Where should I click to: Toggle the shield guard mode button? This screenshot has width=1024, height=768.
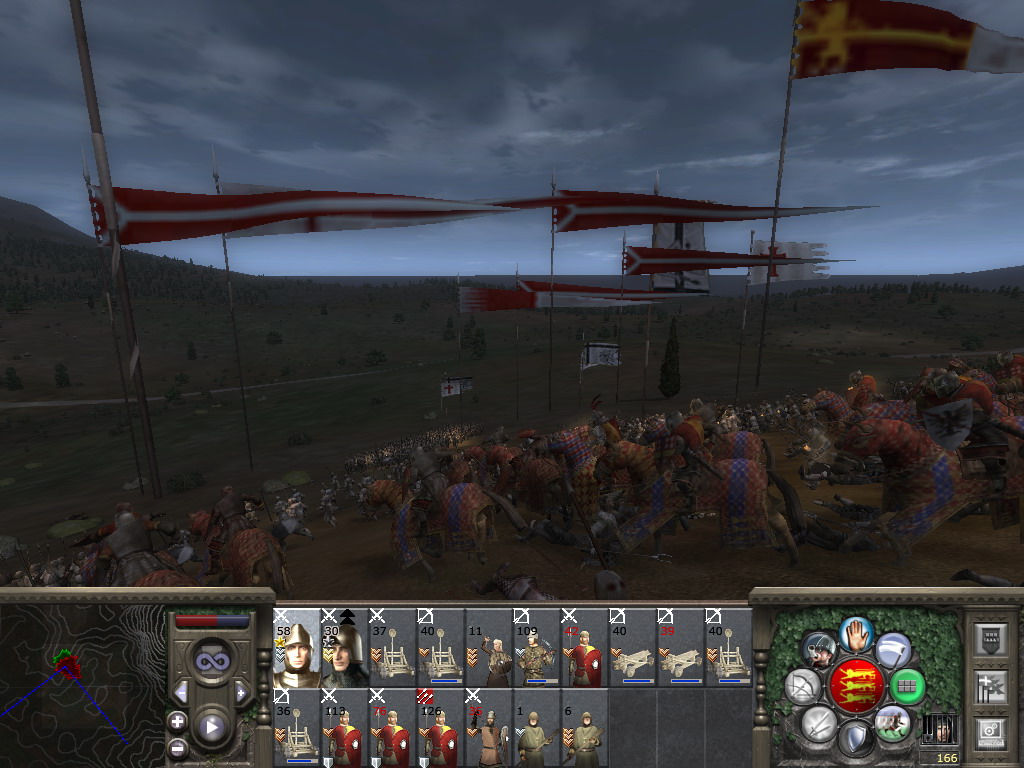tap(856, 740)
